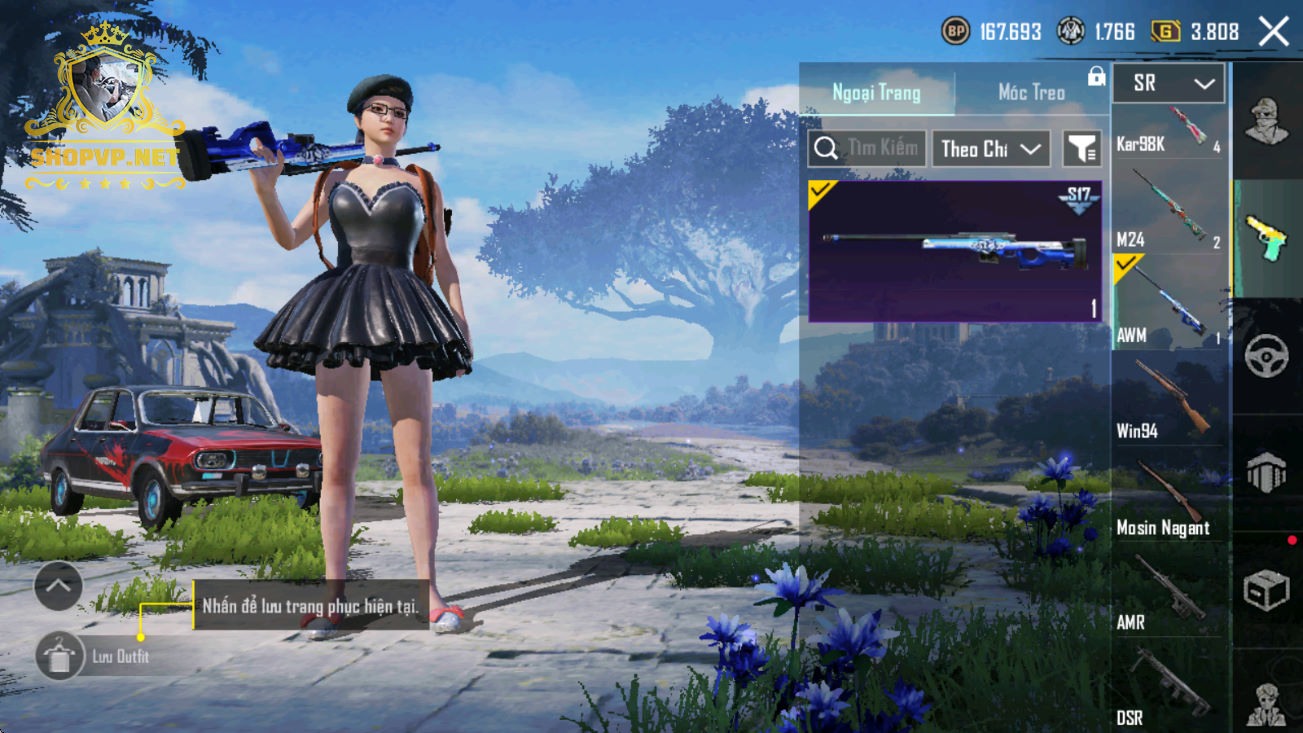Choose the Mosin Nagant rifle entry

point(1169,494)
